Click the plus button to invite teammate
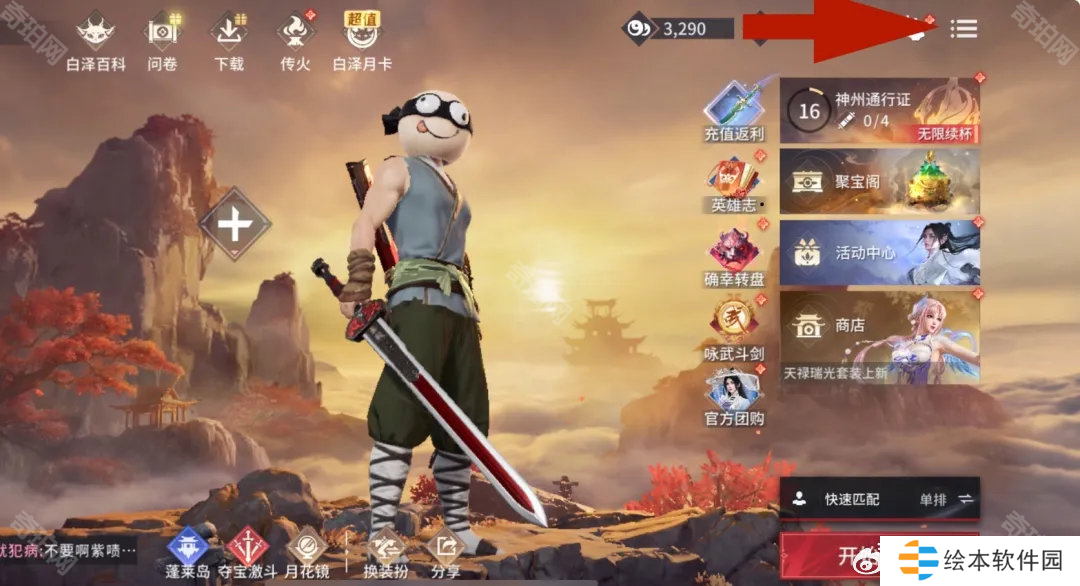The width and height of the screenshot is (1080, 586). pos(235,225)
